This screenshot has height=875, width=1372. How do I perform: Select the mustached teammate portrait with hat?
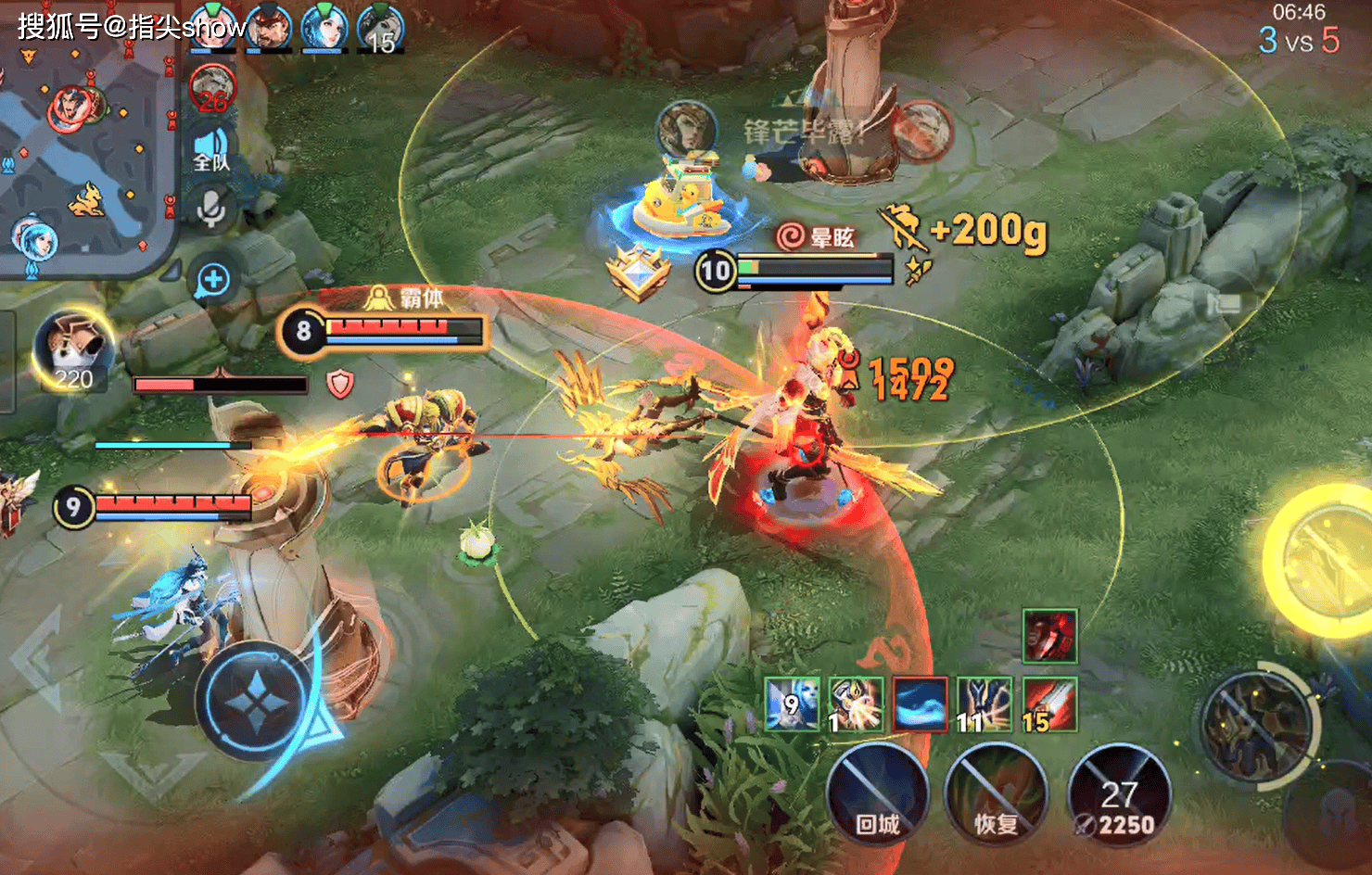point(269,26)
